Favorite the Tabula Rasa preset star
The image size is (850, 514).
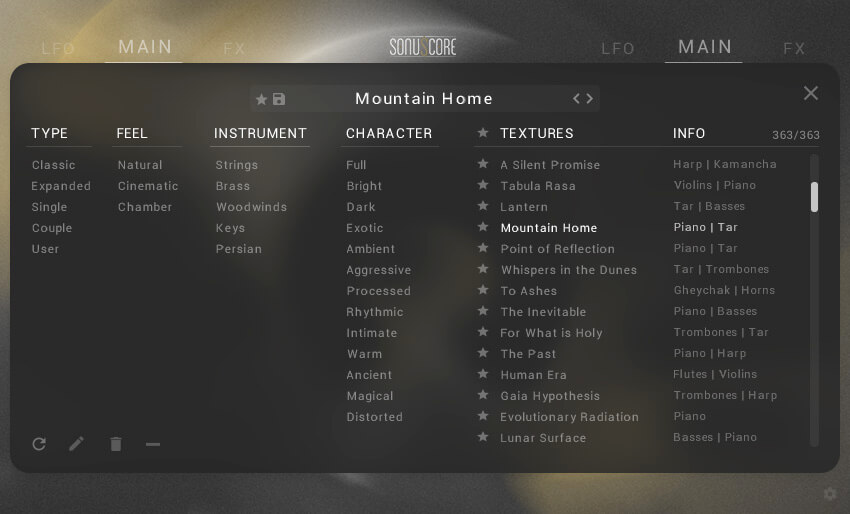tap(483, 186)
